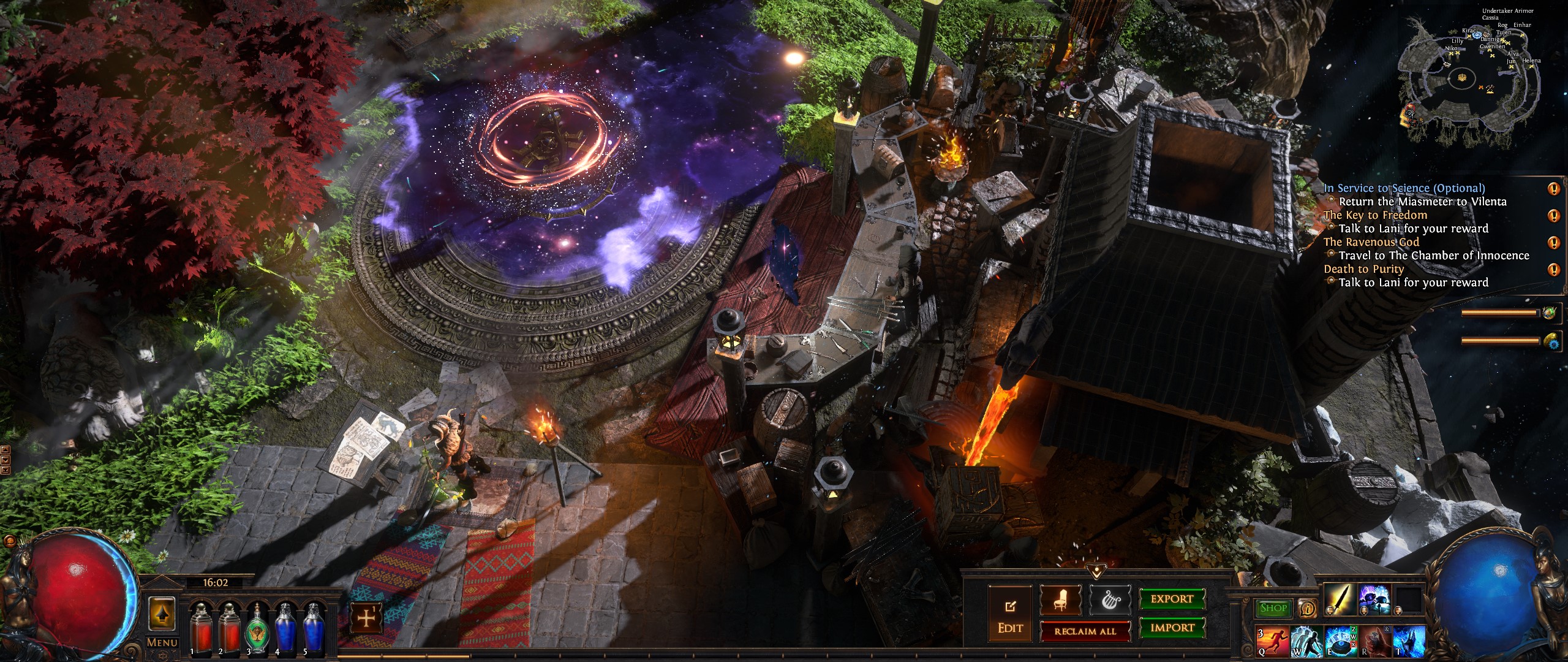Activate the icy hand skill on T

[x=1409, y=642]
